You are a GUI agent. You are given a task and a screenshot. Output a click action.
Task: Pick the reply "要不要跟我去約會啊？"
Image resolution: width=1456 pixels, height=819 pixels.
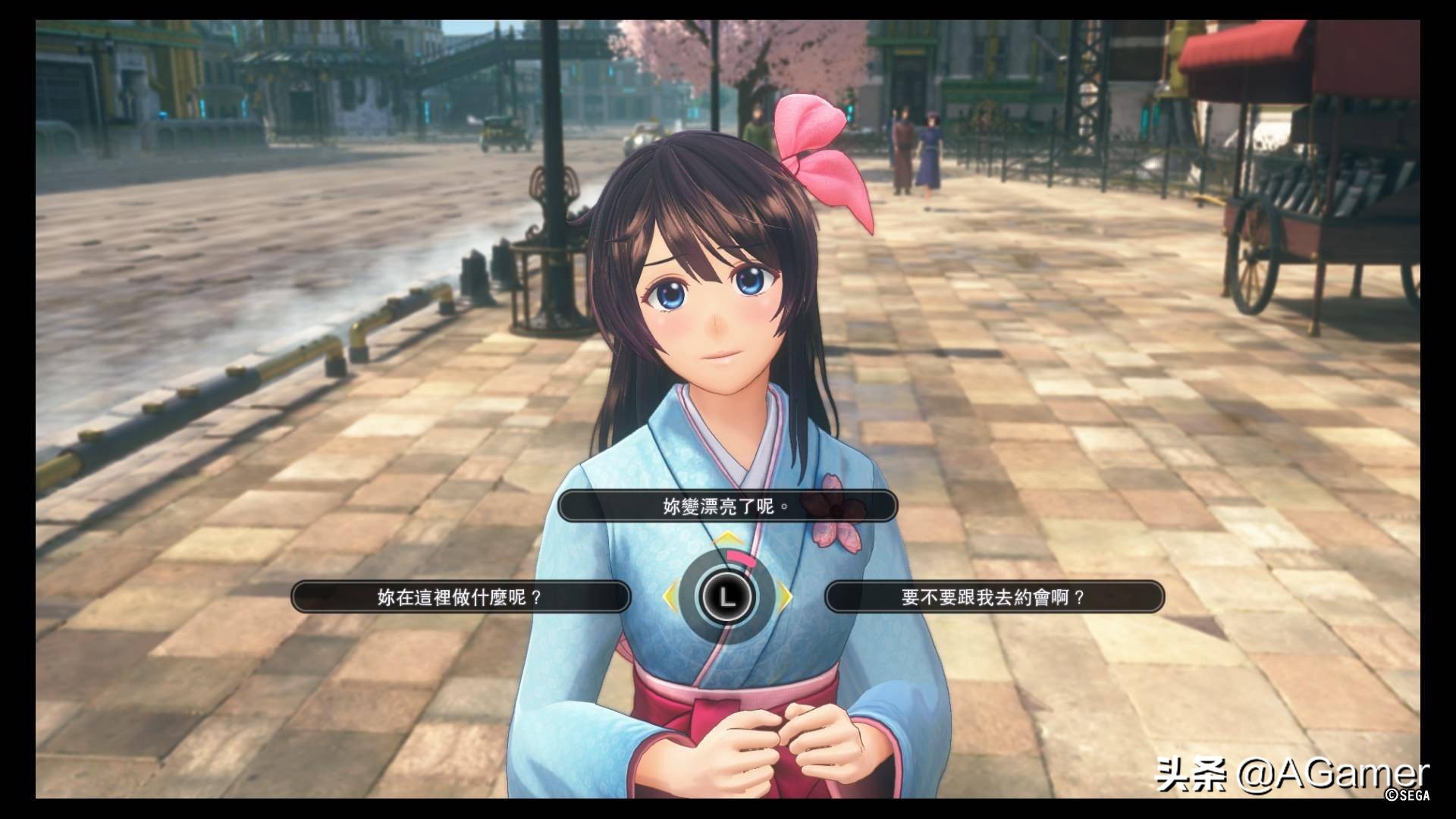[993, 597]
